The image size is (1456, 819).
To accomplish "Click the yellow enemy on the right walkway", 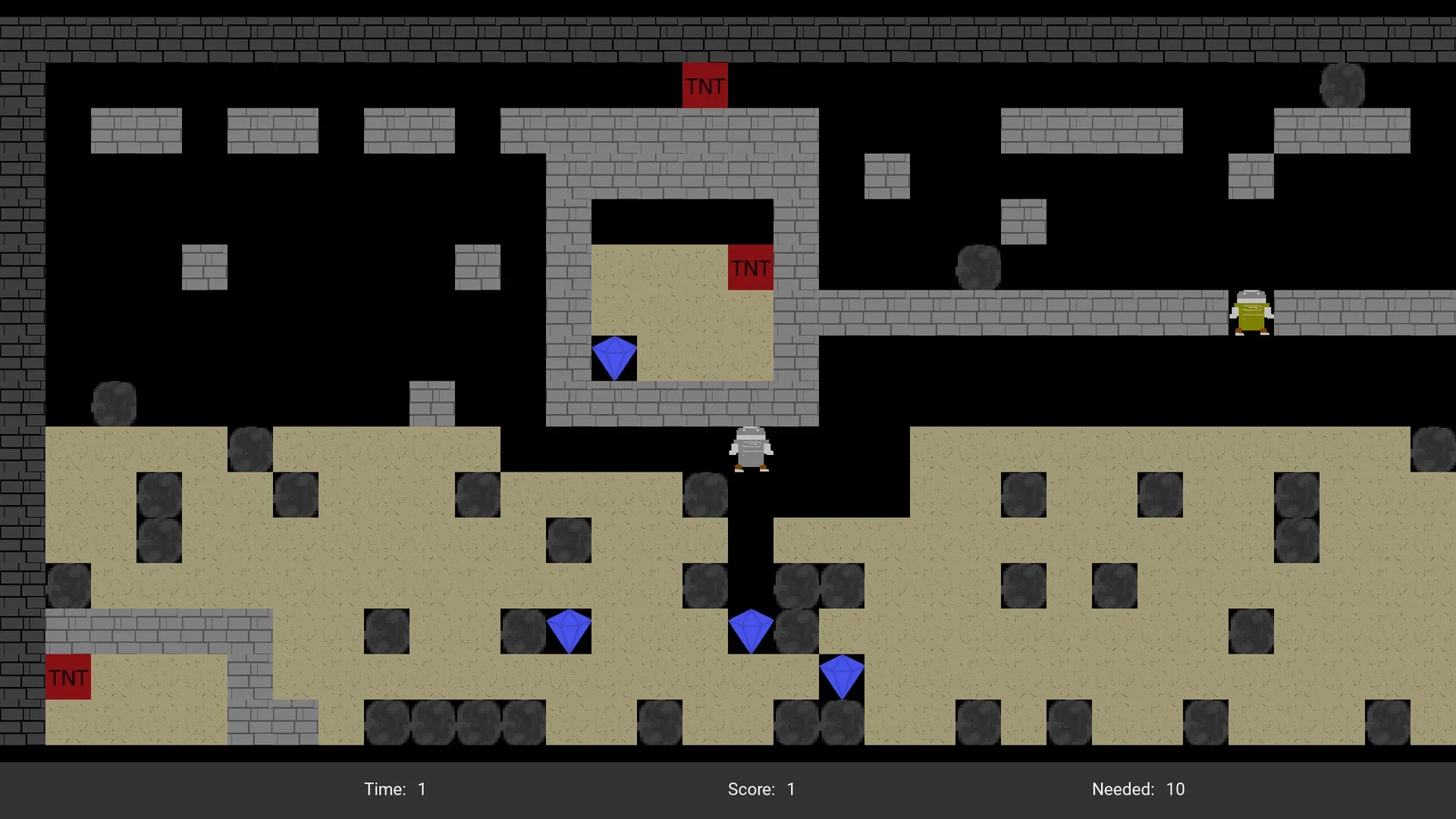I will click(x=1251, y=313).
